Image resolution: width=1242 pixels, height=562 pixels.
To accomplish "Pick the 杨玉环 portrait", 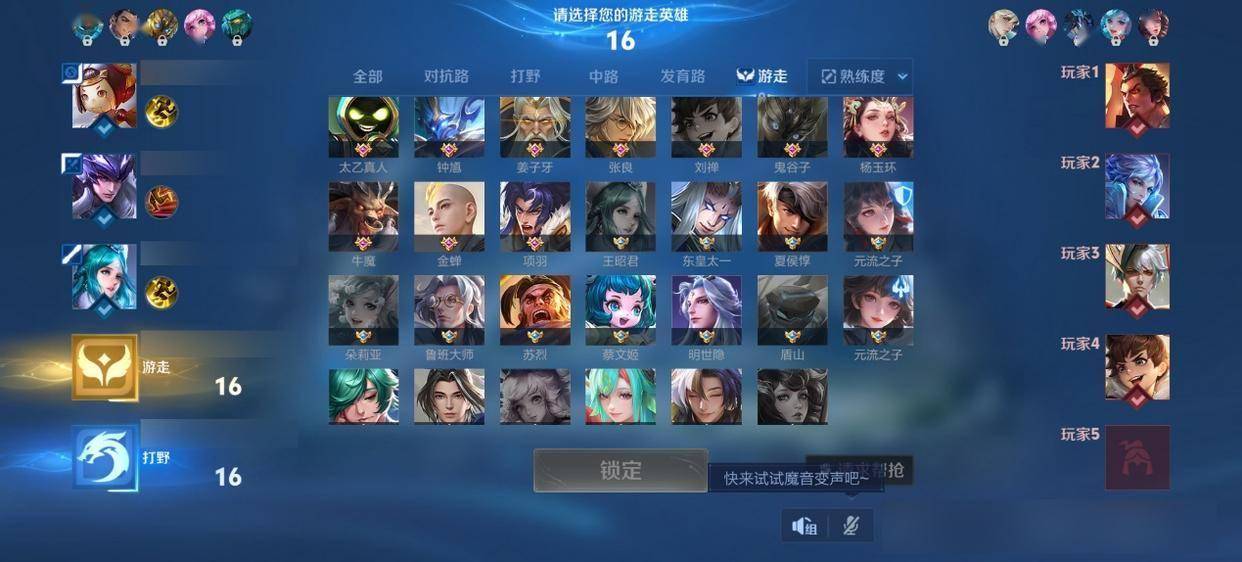I will point(878,127).
